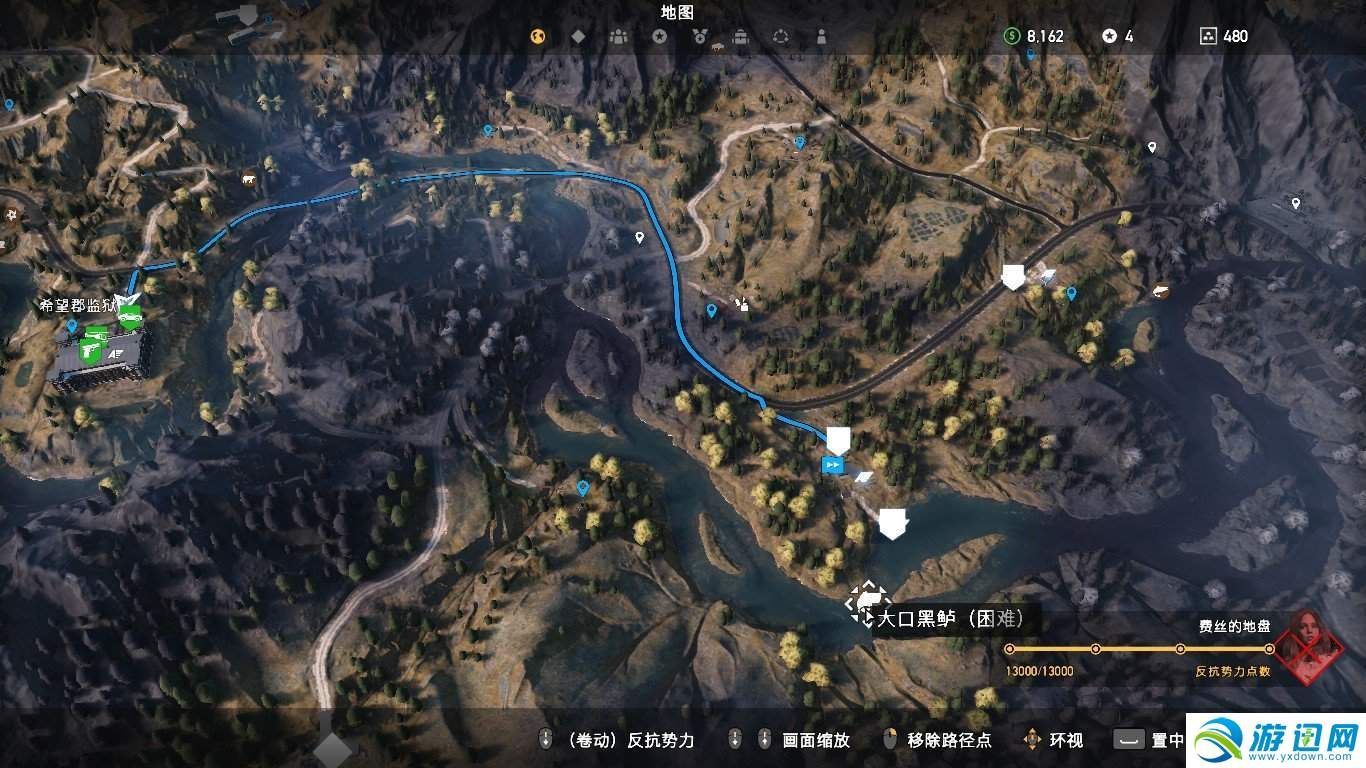The image size is (1366, 768).
Task: Click the star missions filter icon
Action: [658, 36]
